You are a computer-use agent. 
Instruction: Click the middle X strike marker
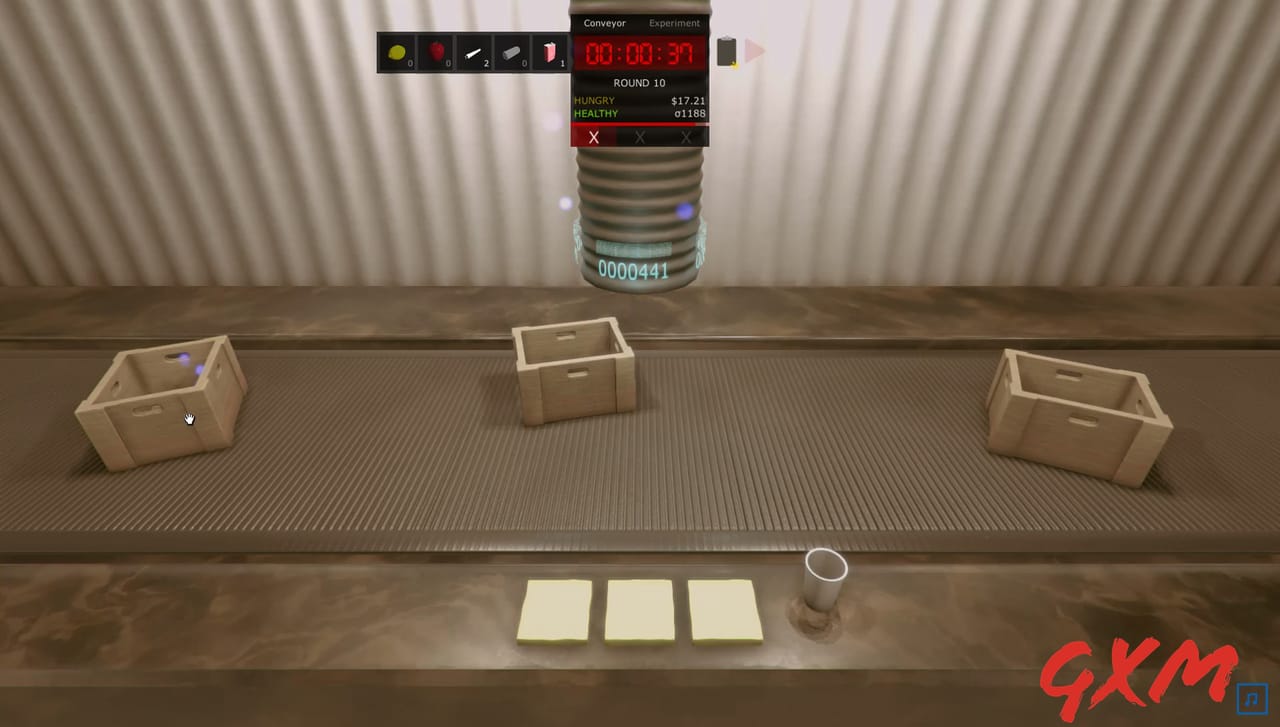(x=639, y=137)
